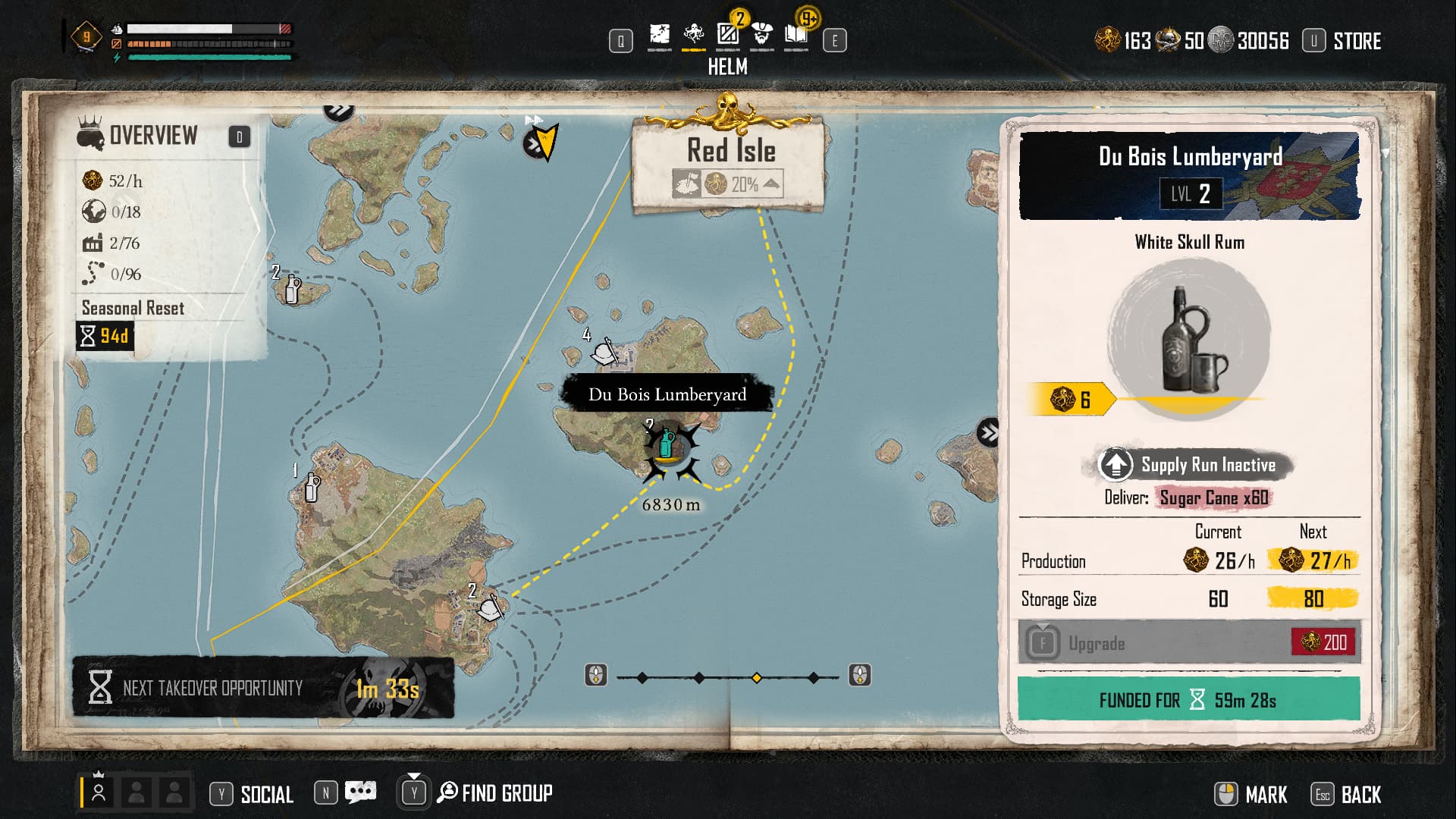Select the Du Bois Lumberyard map marker

[x=667, y=445]
